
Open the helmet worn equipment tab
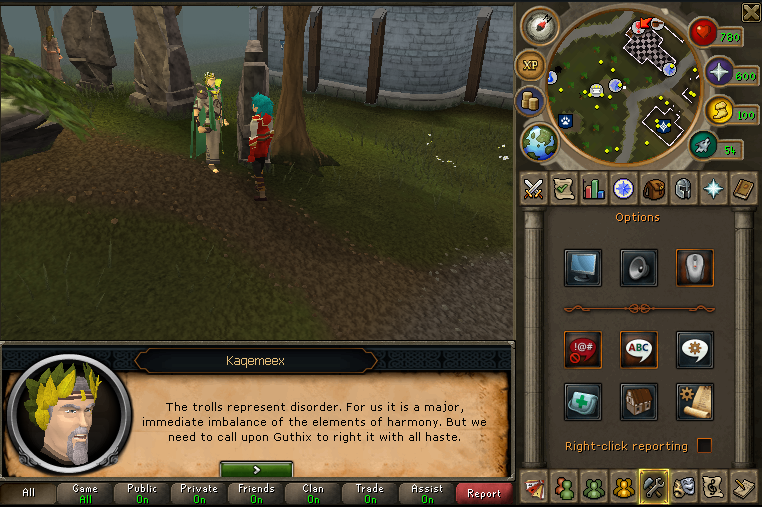[683, 188]
